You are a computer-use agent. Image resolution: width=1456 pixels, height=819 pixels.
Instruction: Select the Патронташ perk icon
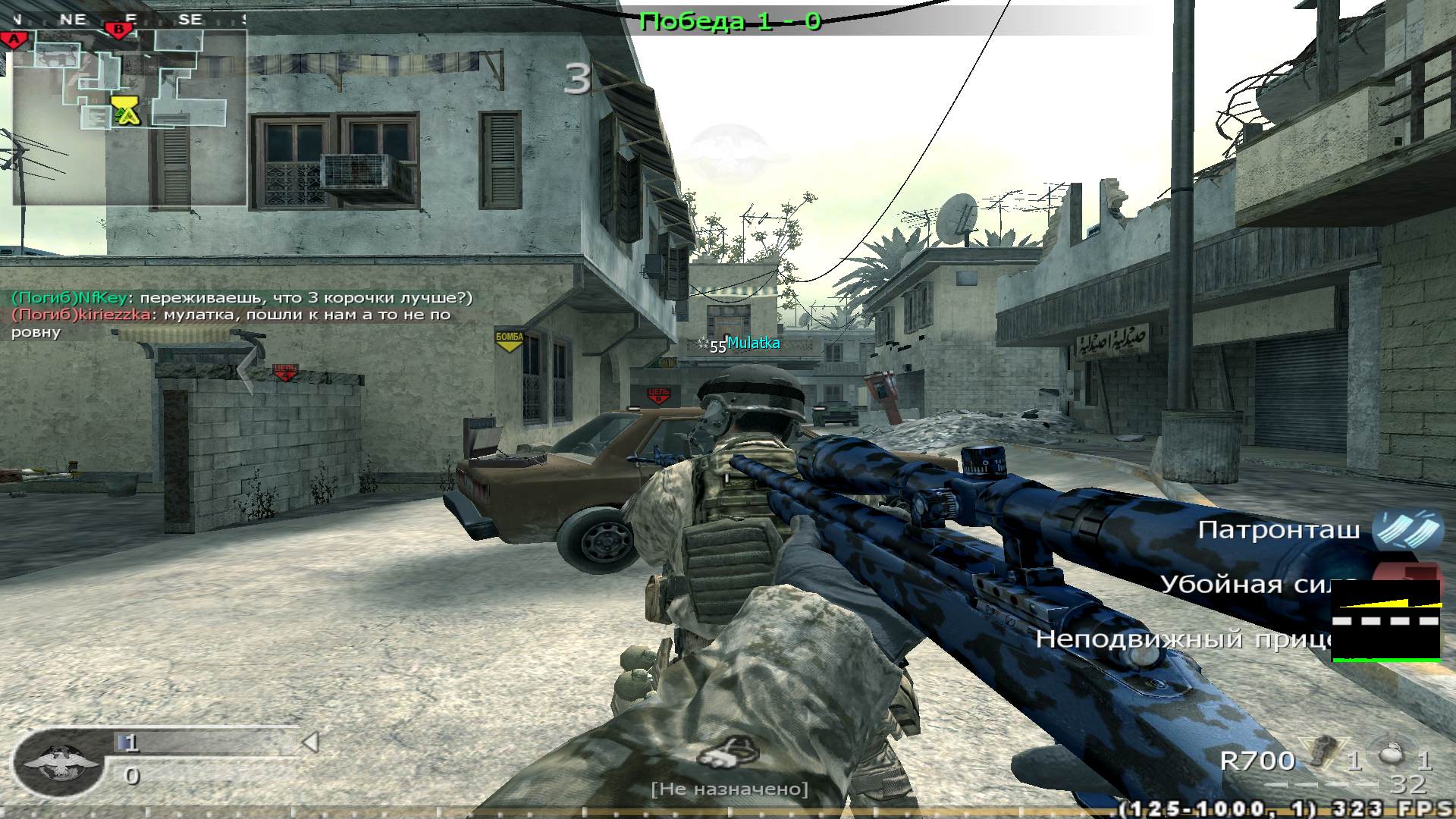point(1408,529)
